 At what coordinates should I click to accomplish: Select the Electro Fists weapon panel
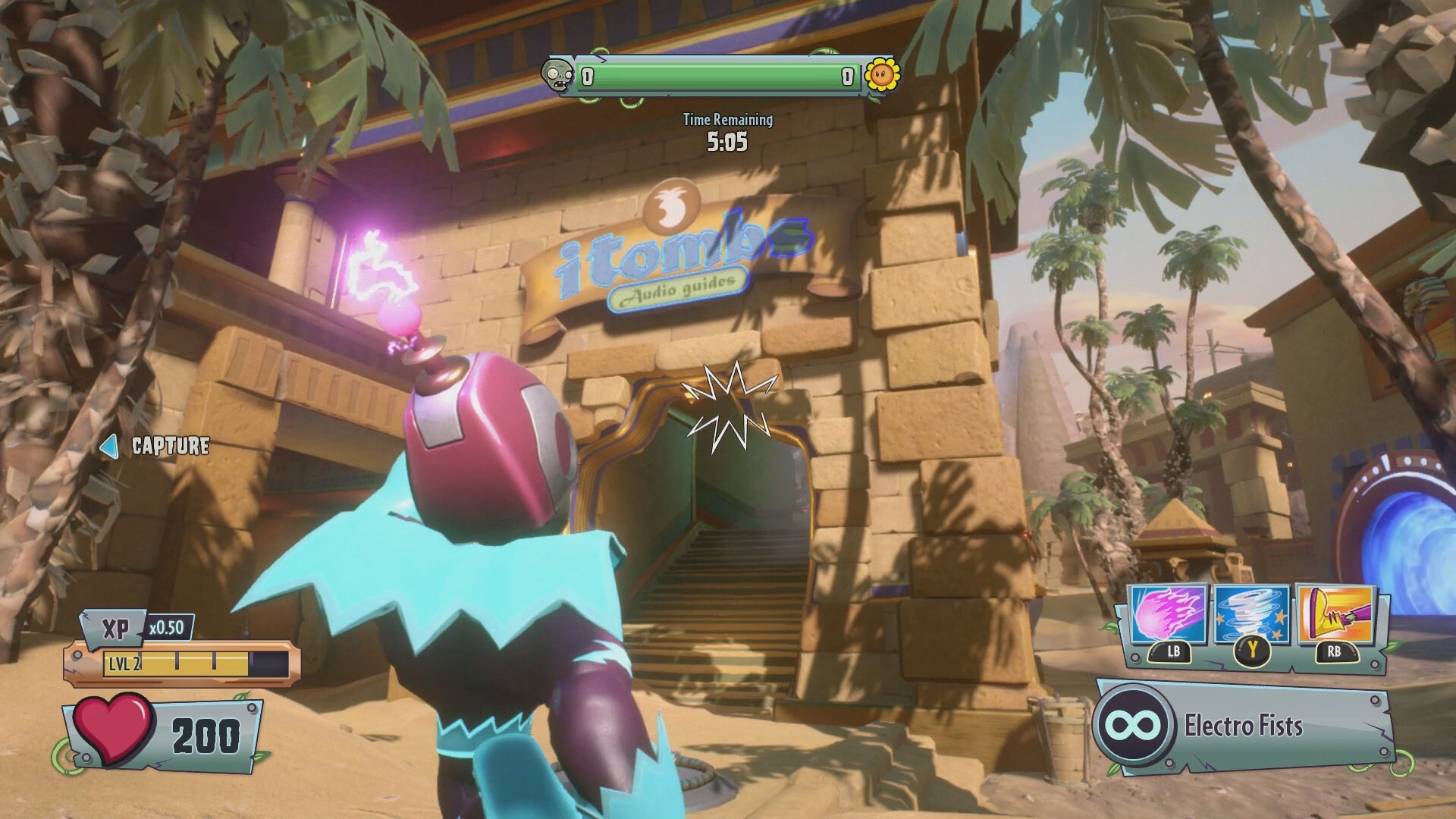click(x=1244, y=726)
